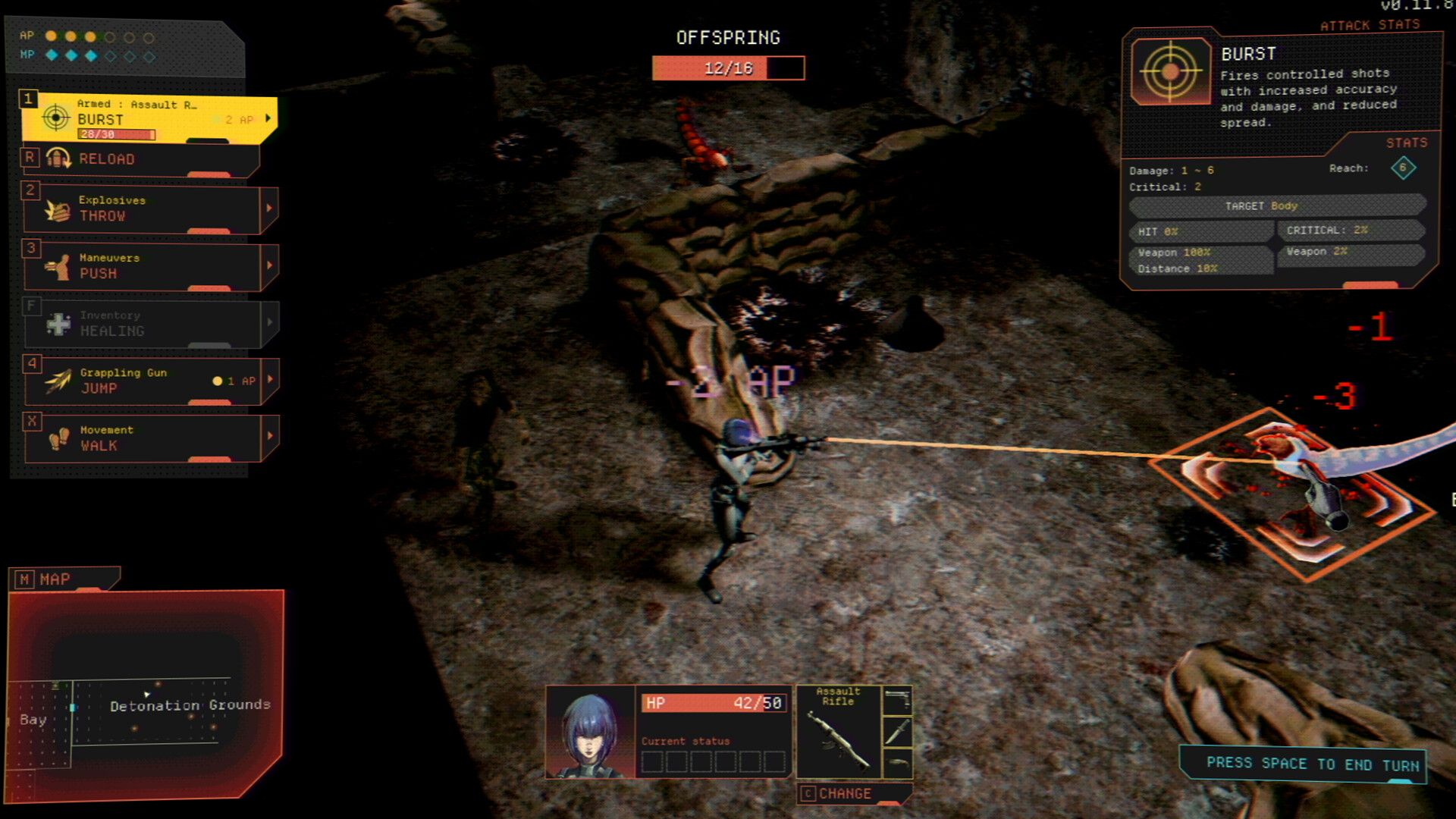Screen dimensions: 1456x819
Task: Expand the THROW ability side arrow
Action: (270, 210)
